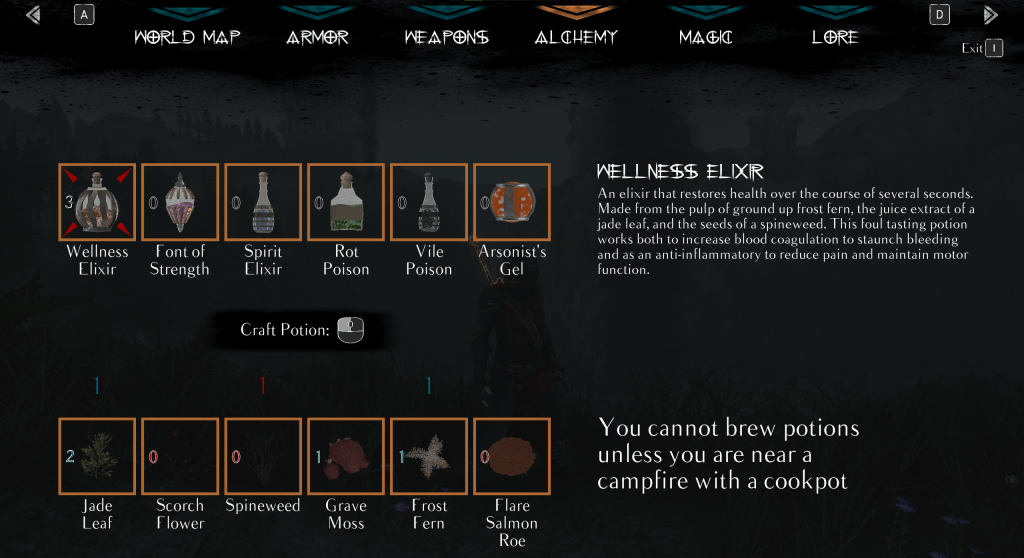Select the Vile Poison slot
Image resolution: width=1024 pixels, height=558 pixels.
(429, 202)
